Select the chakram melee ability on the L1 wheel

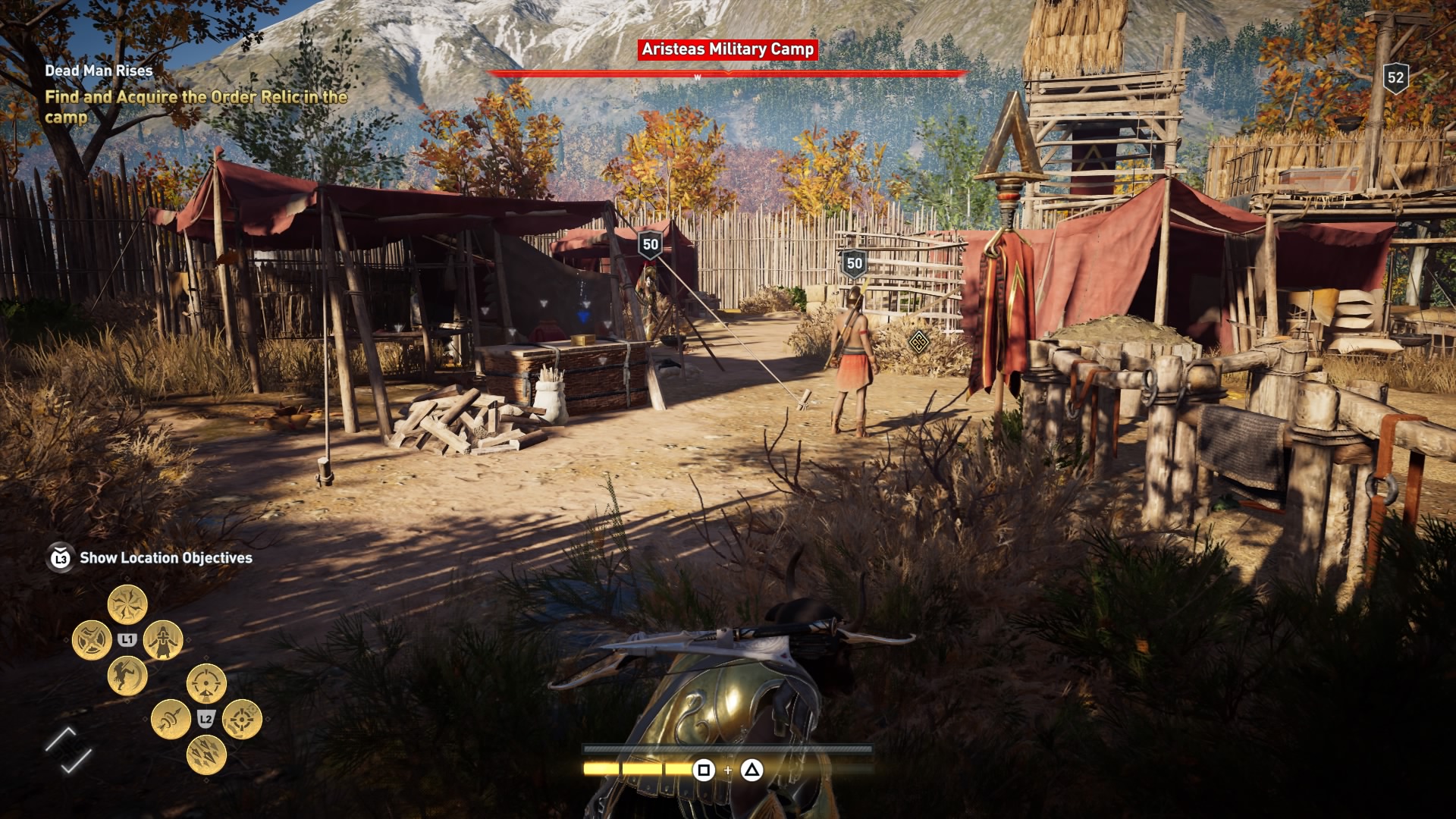93,639
